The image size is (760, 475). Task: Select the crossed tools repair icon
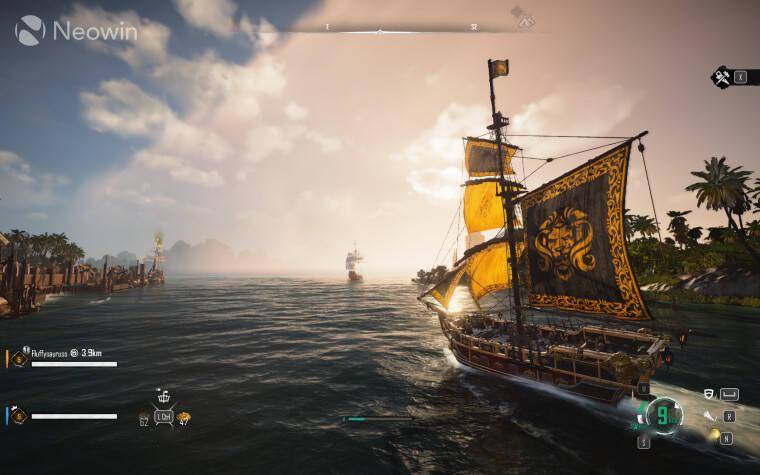click(x=720, y=76)
